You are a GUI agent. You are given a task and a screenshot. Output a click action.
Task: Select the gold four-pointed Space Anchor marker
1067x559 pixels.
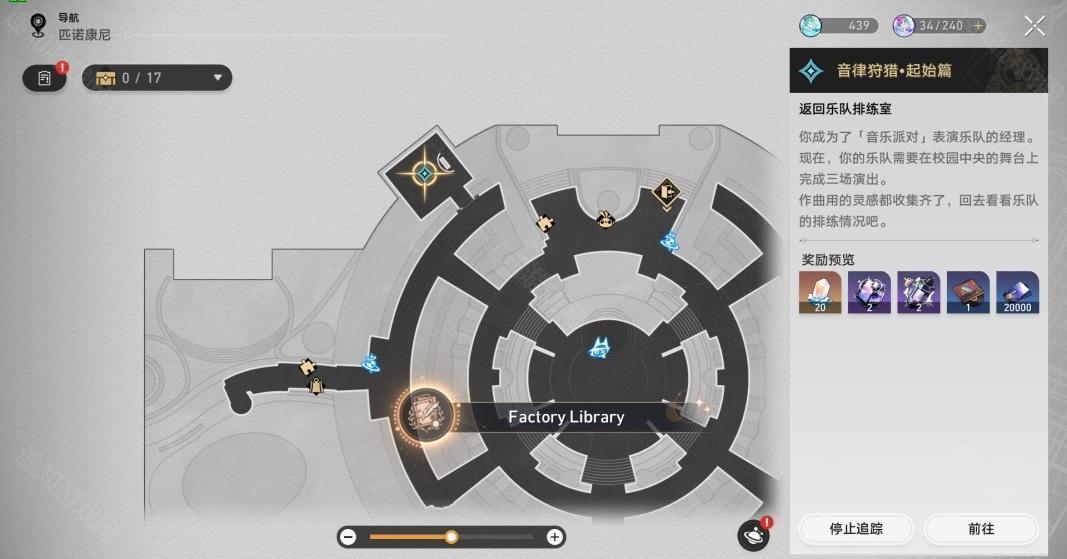(424, 174)
